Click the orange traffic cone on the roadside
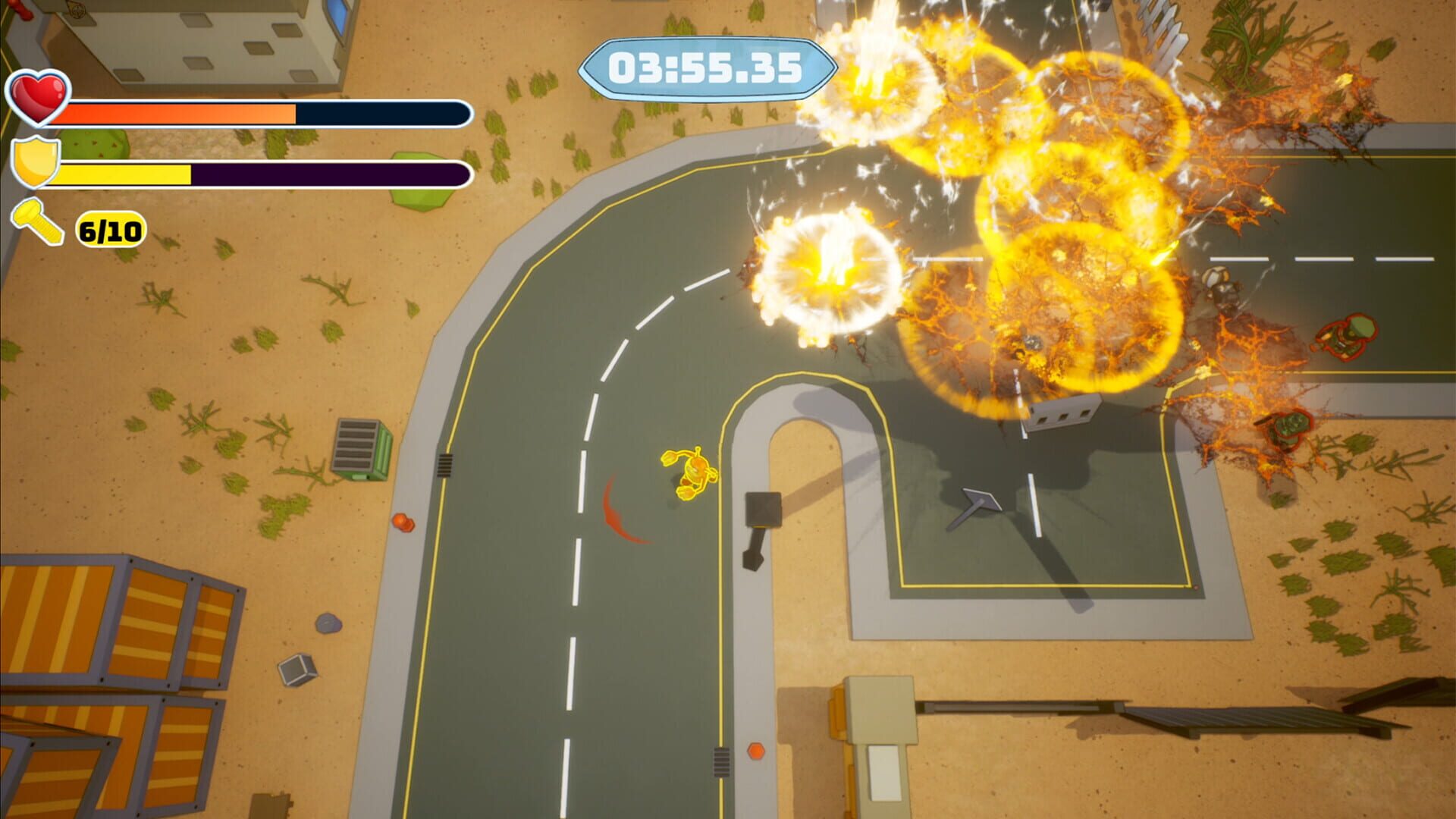The height and width of the screenshot is (819, 1456). click(x=403, y=520)
